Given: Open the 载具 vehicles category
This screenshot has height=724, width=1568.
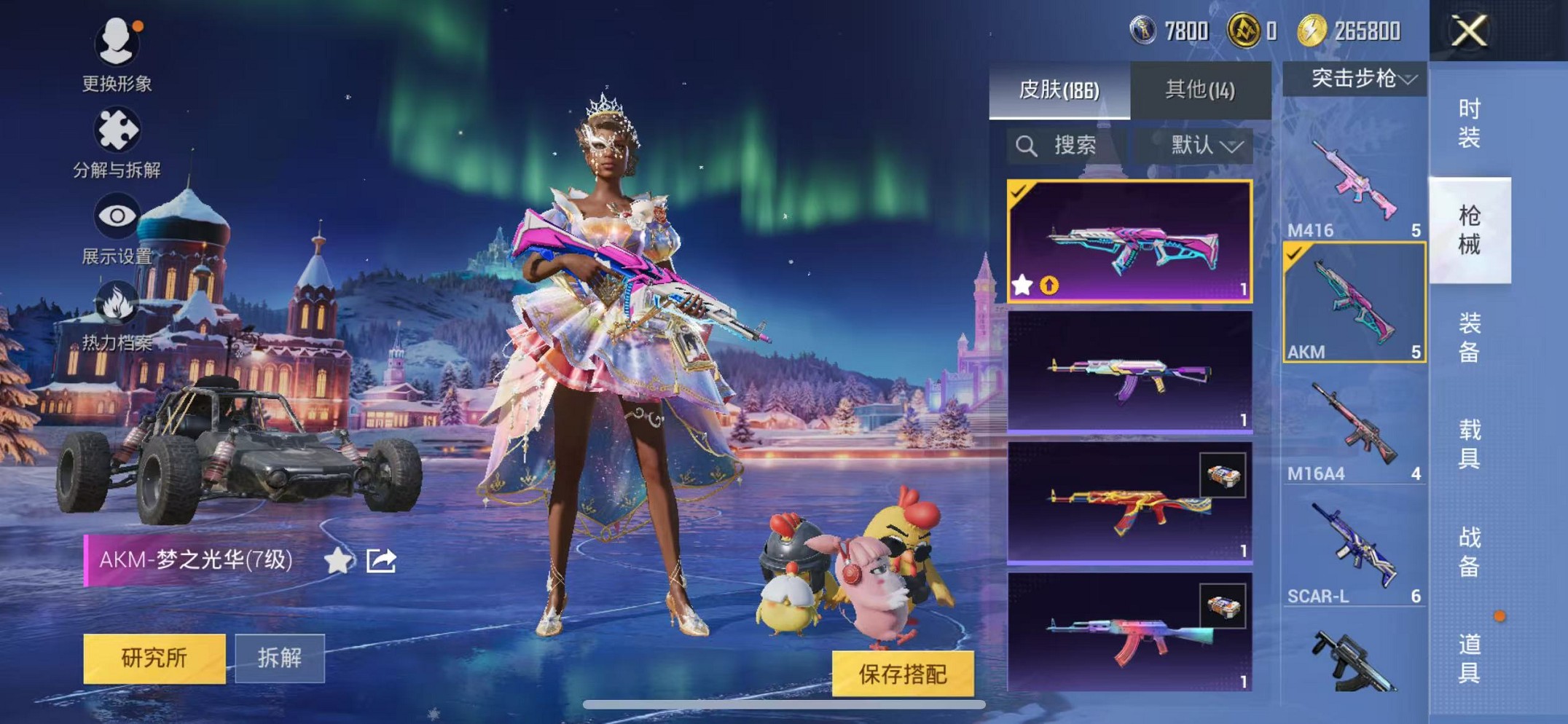Looking at the screenshot, I should pos(1469,444).
